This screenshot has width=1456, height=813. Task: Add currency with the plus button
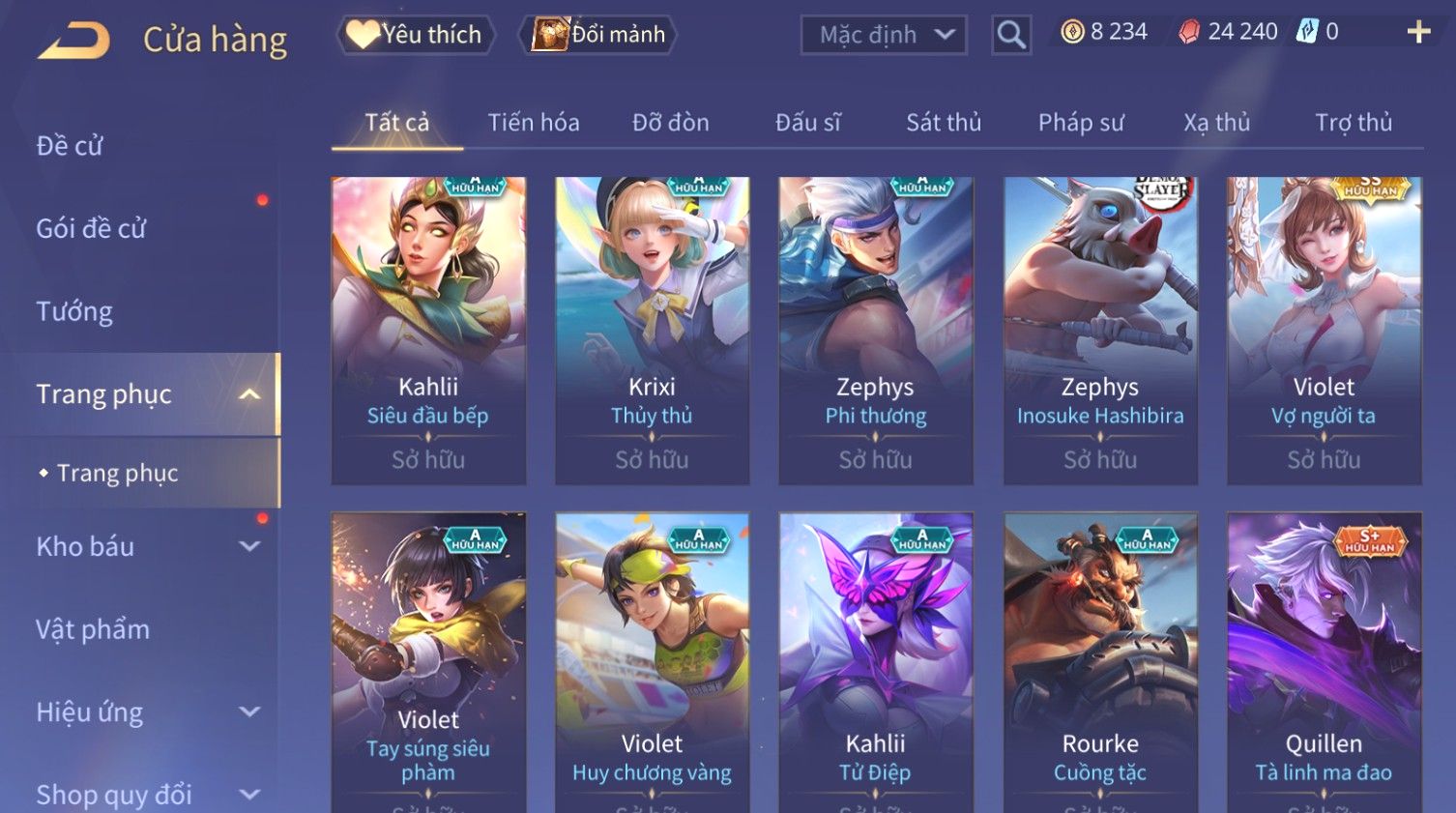[1418, 33]
